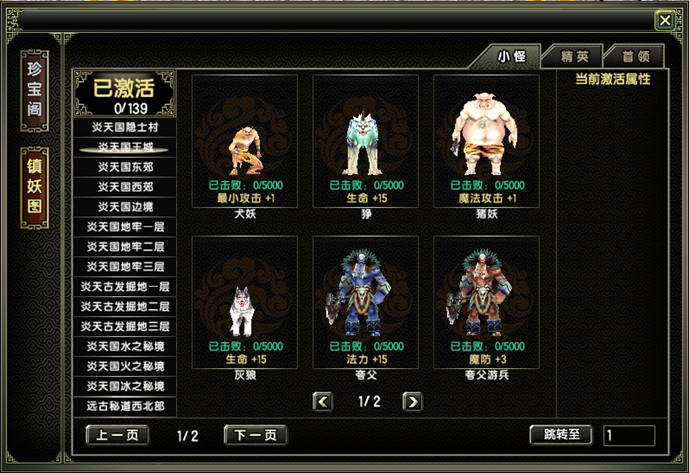Select 炎天国东郊 in the area list
Screen dimensions: 689x473
coord(126,167)
